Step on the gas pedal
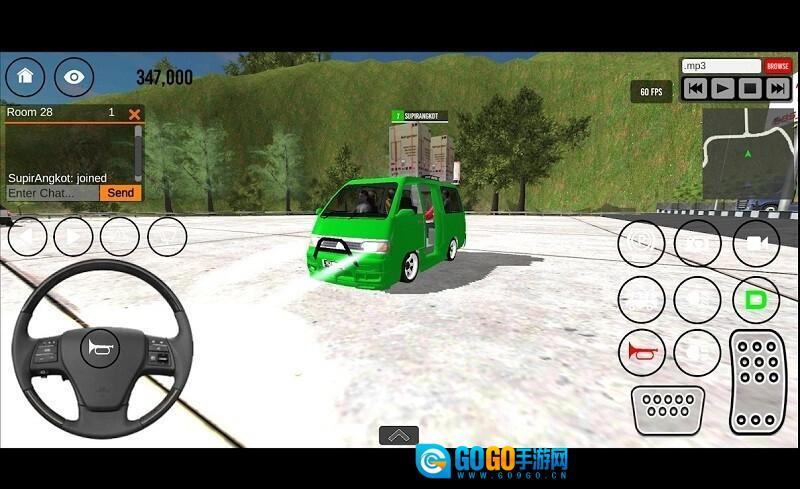This screenshot has height=489, width=800. point(758,381)
